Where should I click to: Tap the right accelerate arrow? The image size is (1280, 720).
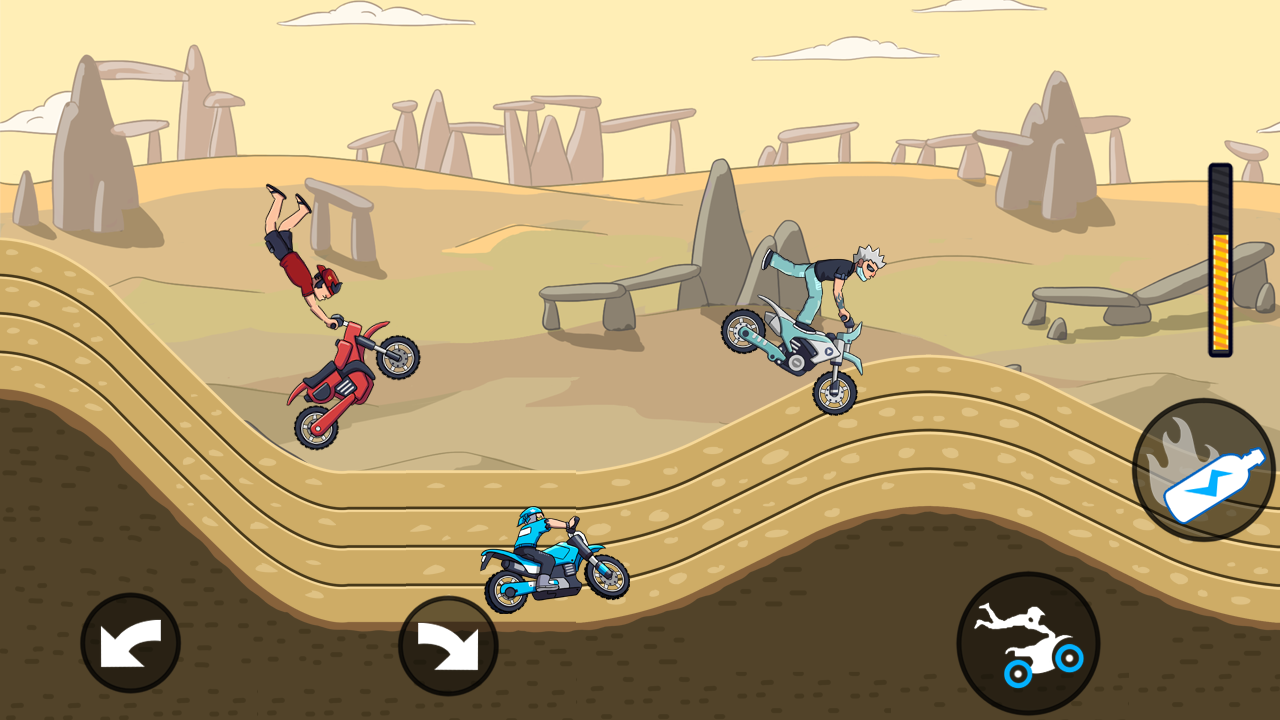pyautogui.click(x=447, y=643)
